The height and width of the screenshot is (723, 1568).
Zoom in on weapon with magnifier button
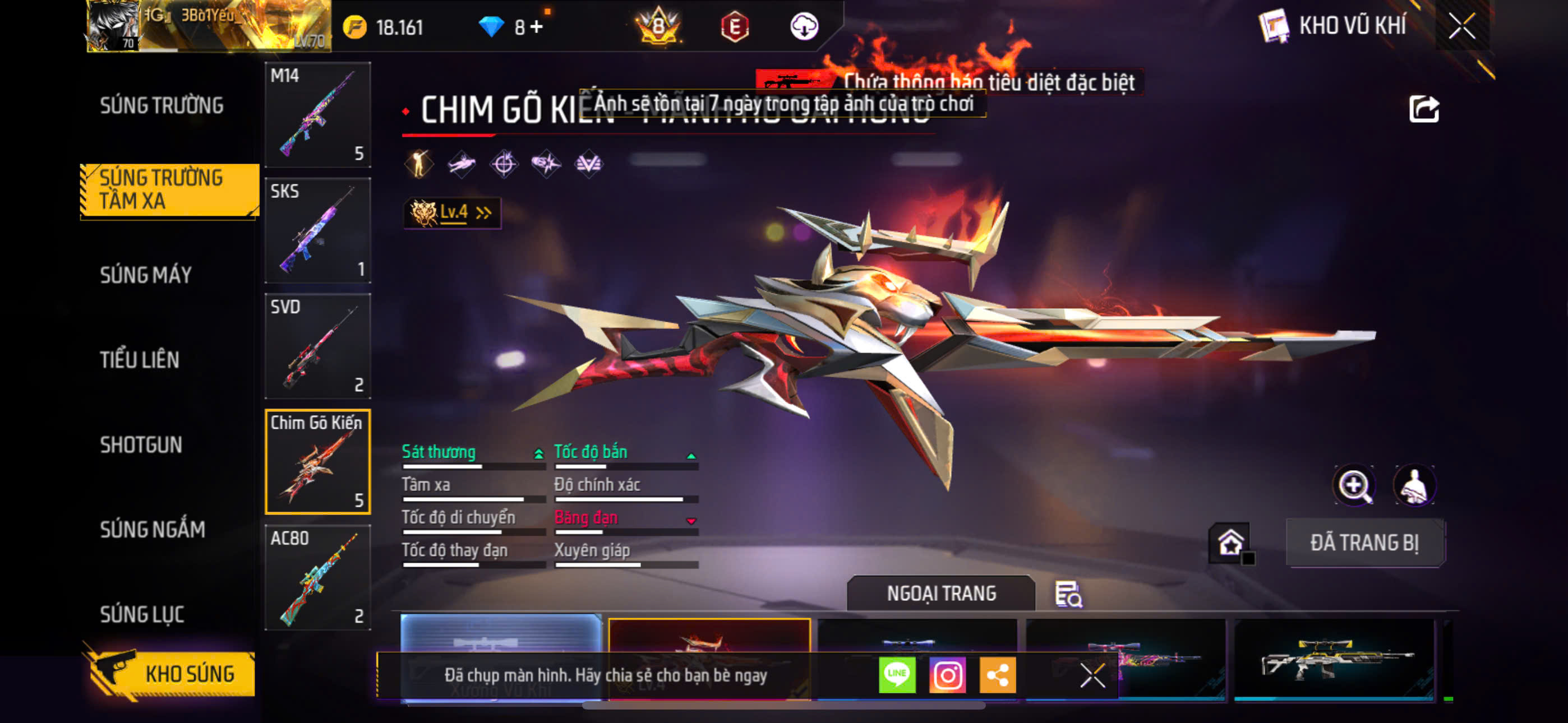point(1353,486)
